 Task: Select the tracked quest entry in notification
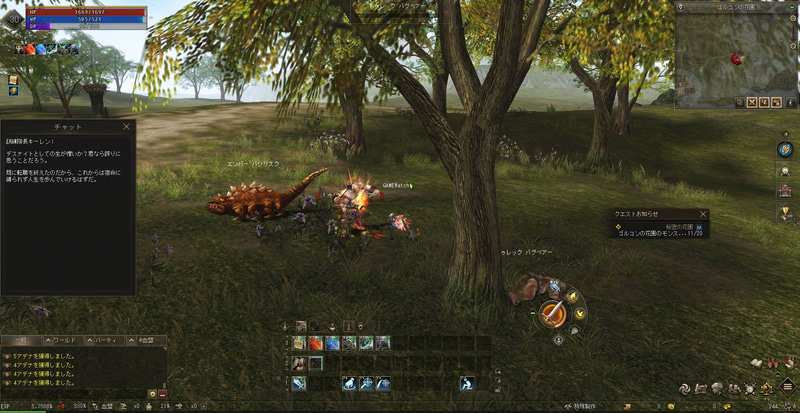coord(660,232)
